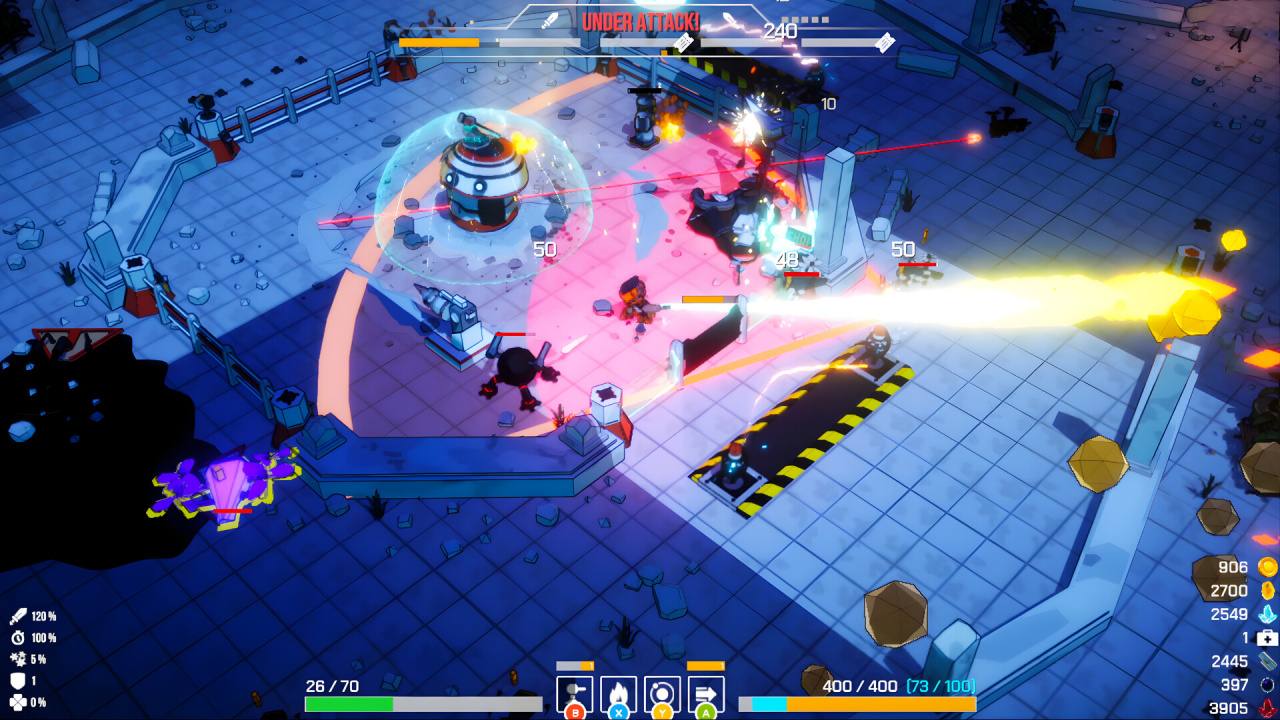Click the stopwatch stat icon
Viewport: 1280px width, 720px height.
(x=18, y=638)
